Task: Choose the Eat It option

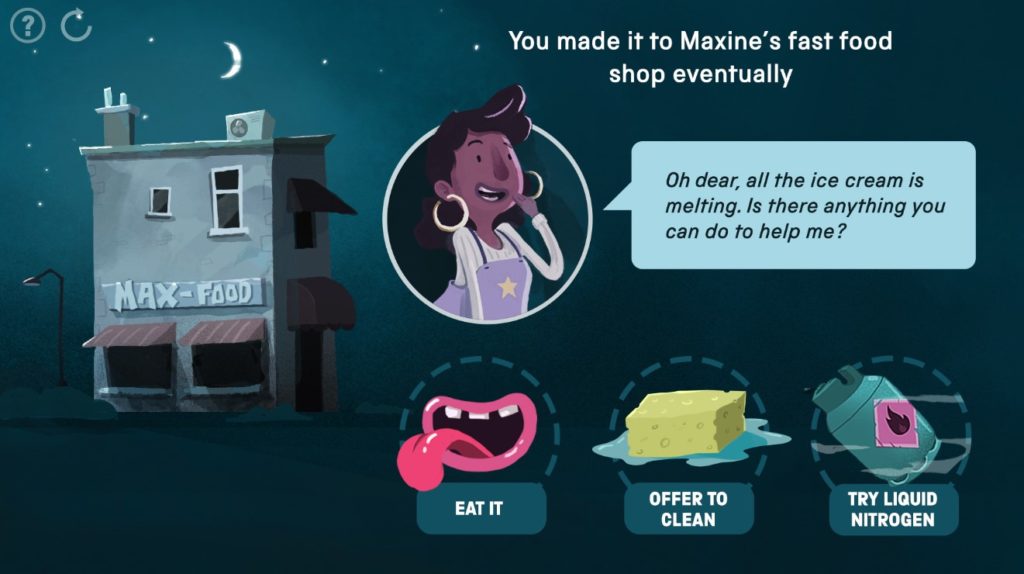Action: (479, 509)
